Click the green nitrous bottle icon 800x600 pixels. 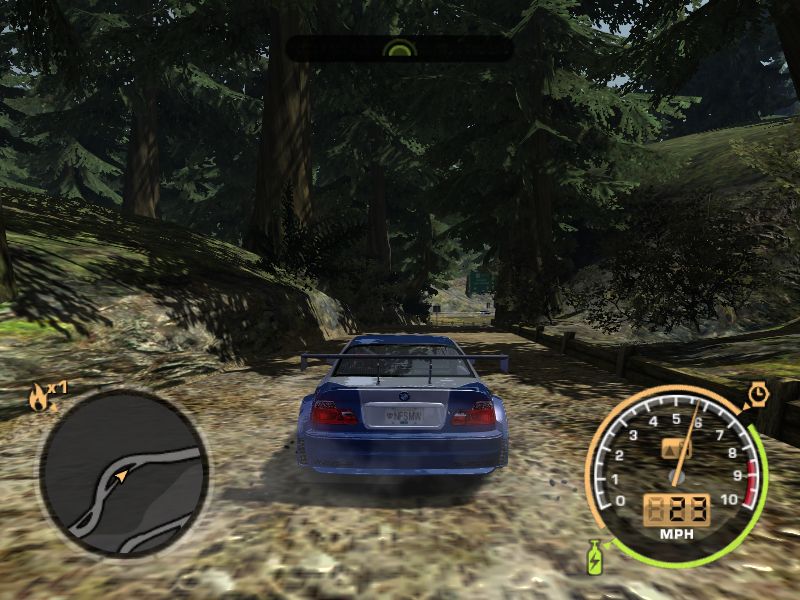click(x=594, y=556)
